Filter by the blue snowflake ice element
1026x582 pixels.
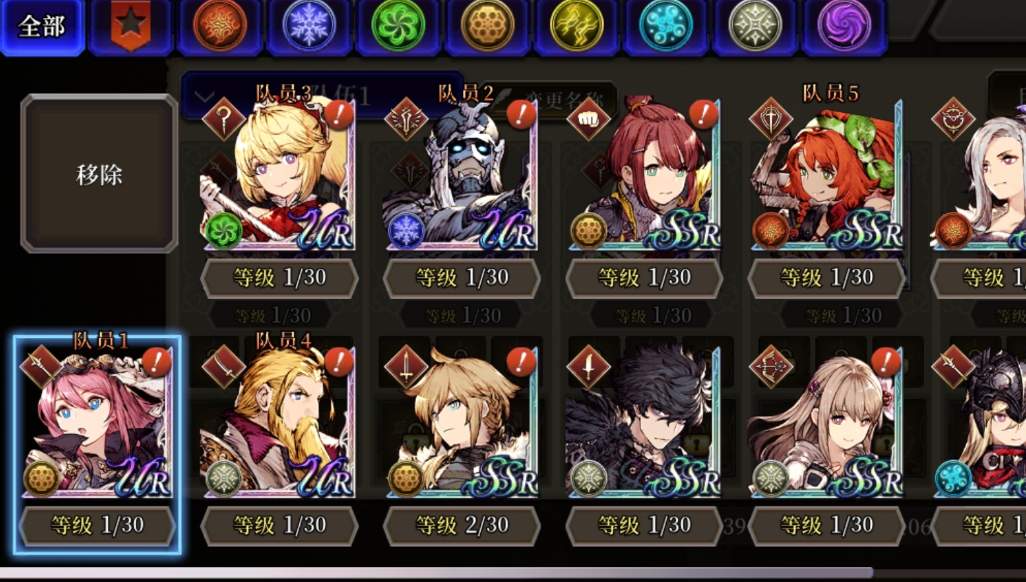click(x=309, y=26)
